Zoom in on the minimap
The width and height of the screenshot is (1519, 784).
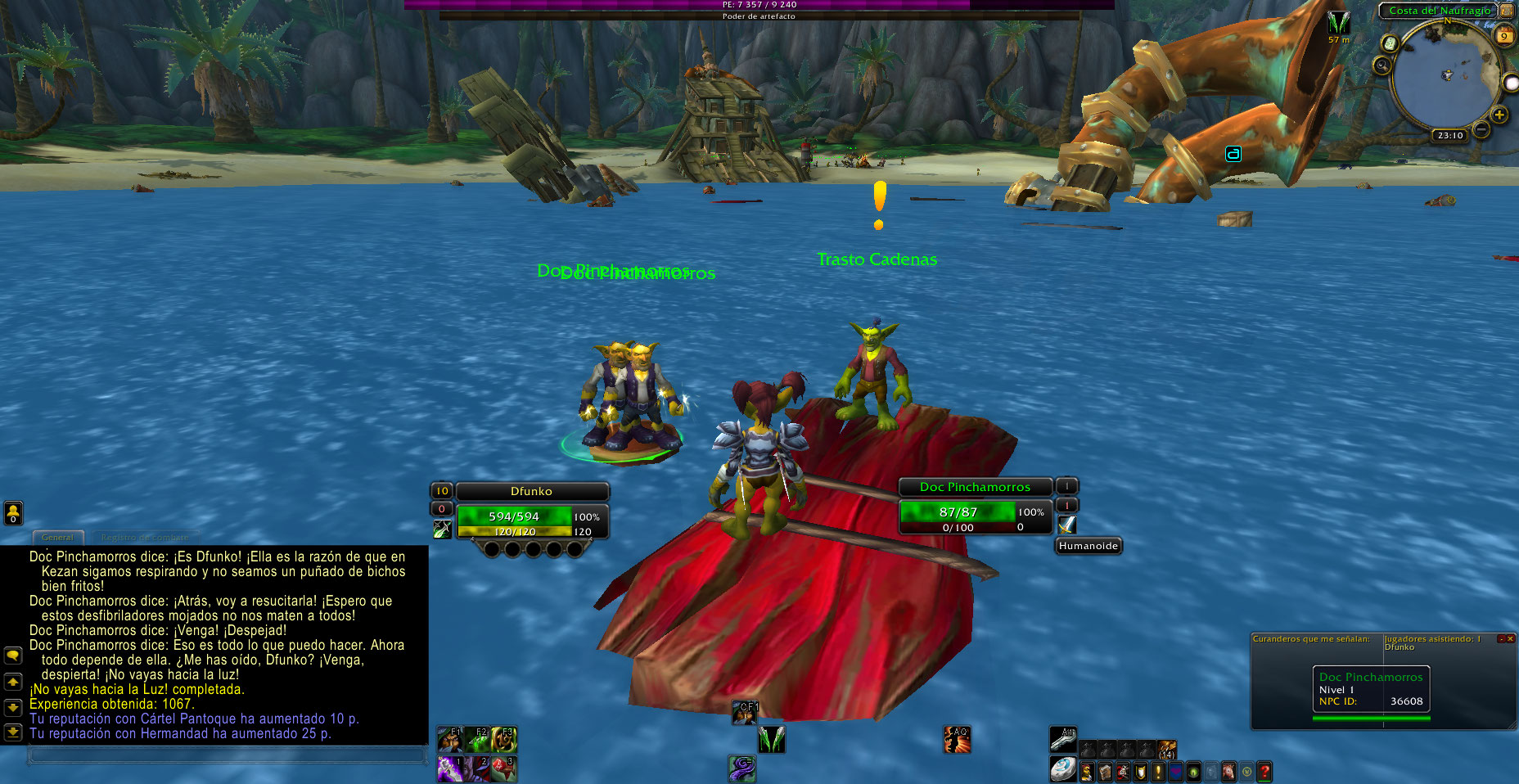[x=1499, y=115]
